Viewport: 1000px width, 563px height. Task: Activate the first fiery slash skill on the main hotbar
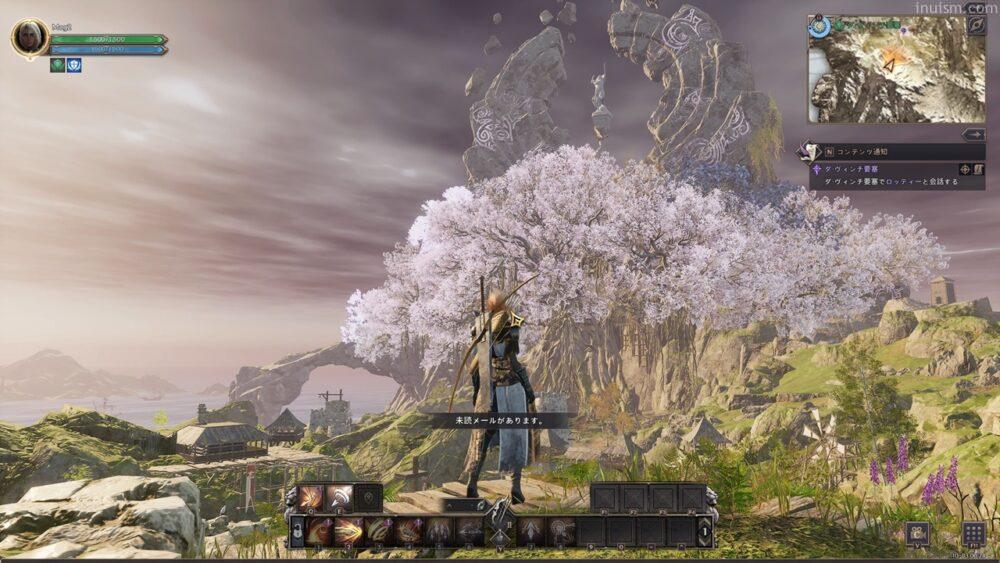point(320,531)
